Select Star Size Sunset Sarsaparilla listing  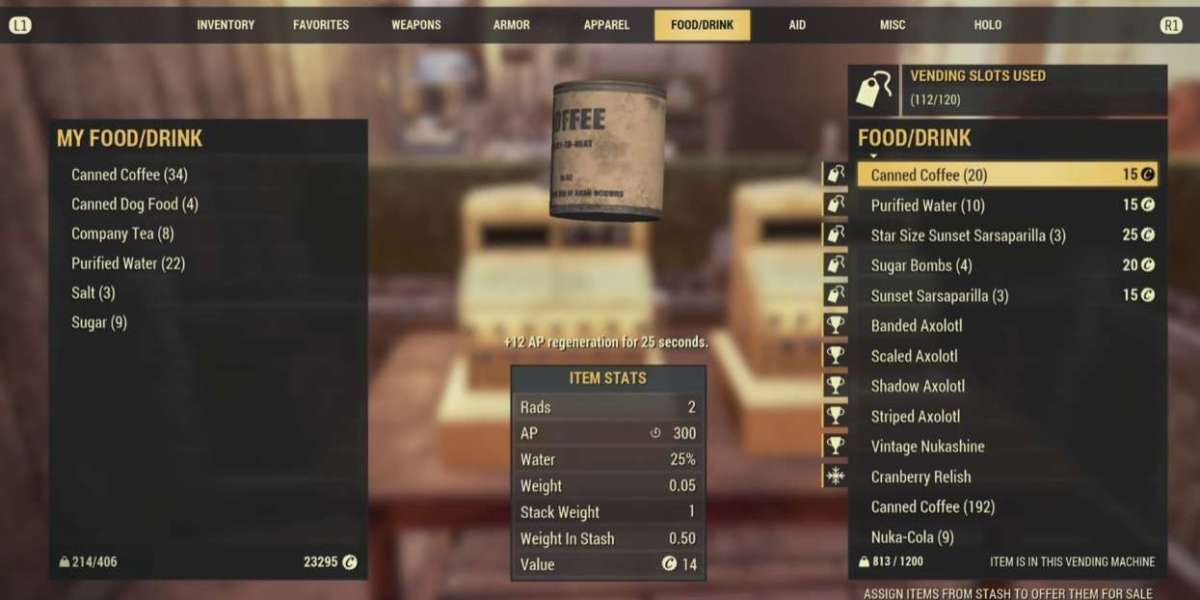[x=968, y=236]
